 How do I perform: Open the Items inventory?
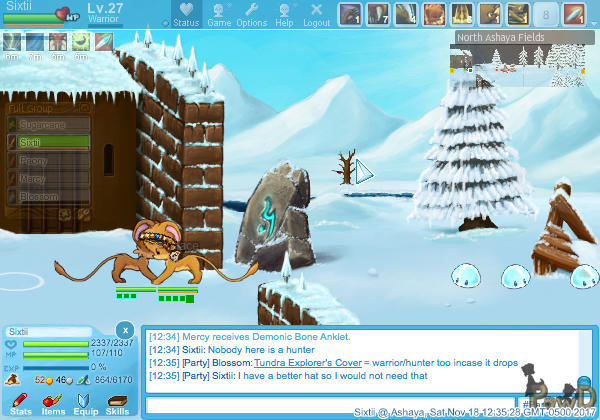click(x=52, y=403)
